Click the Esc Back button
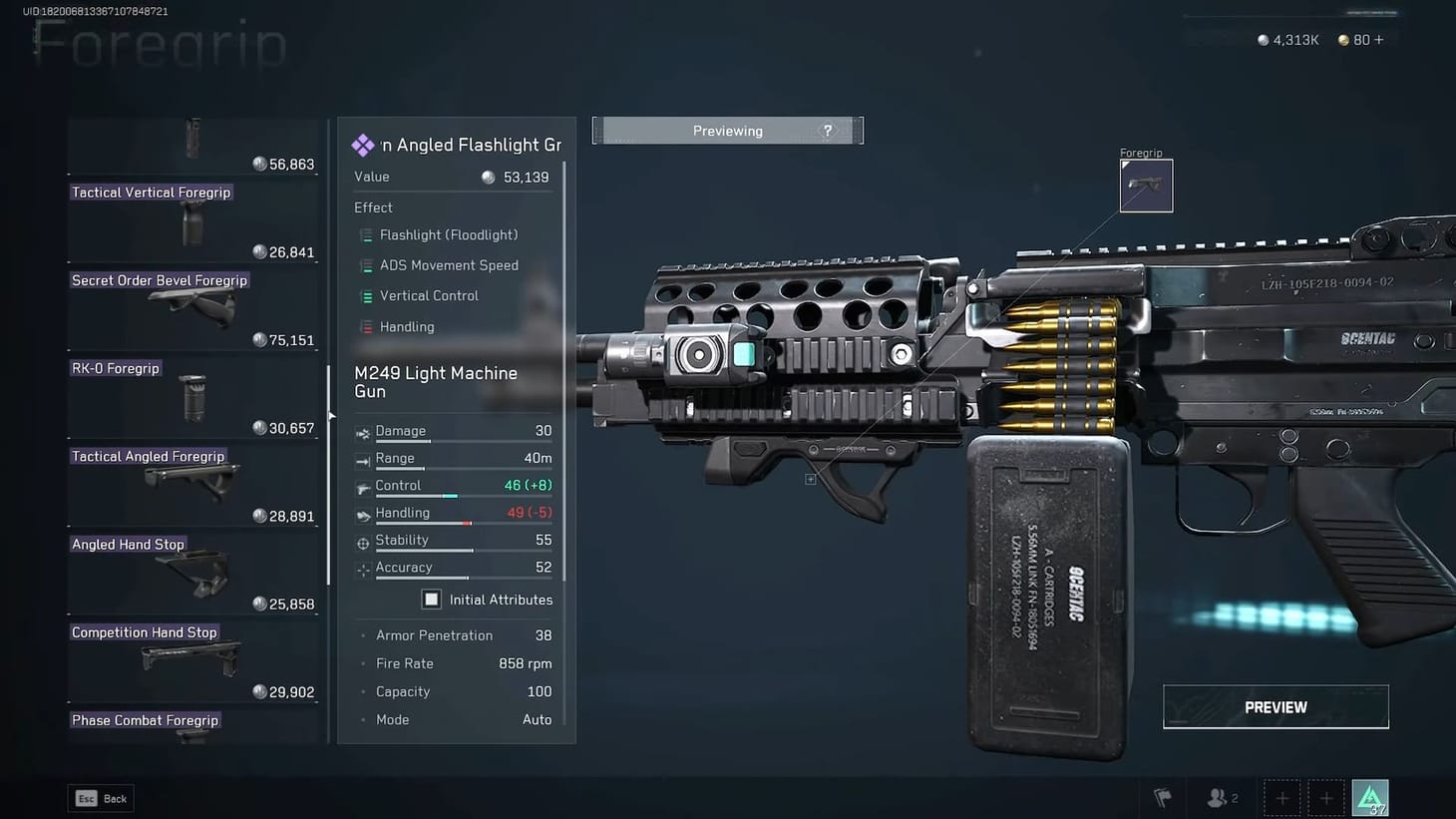1456x819 pixels. tap(100, 798)
